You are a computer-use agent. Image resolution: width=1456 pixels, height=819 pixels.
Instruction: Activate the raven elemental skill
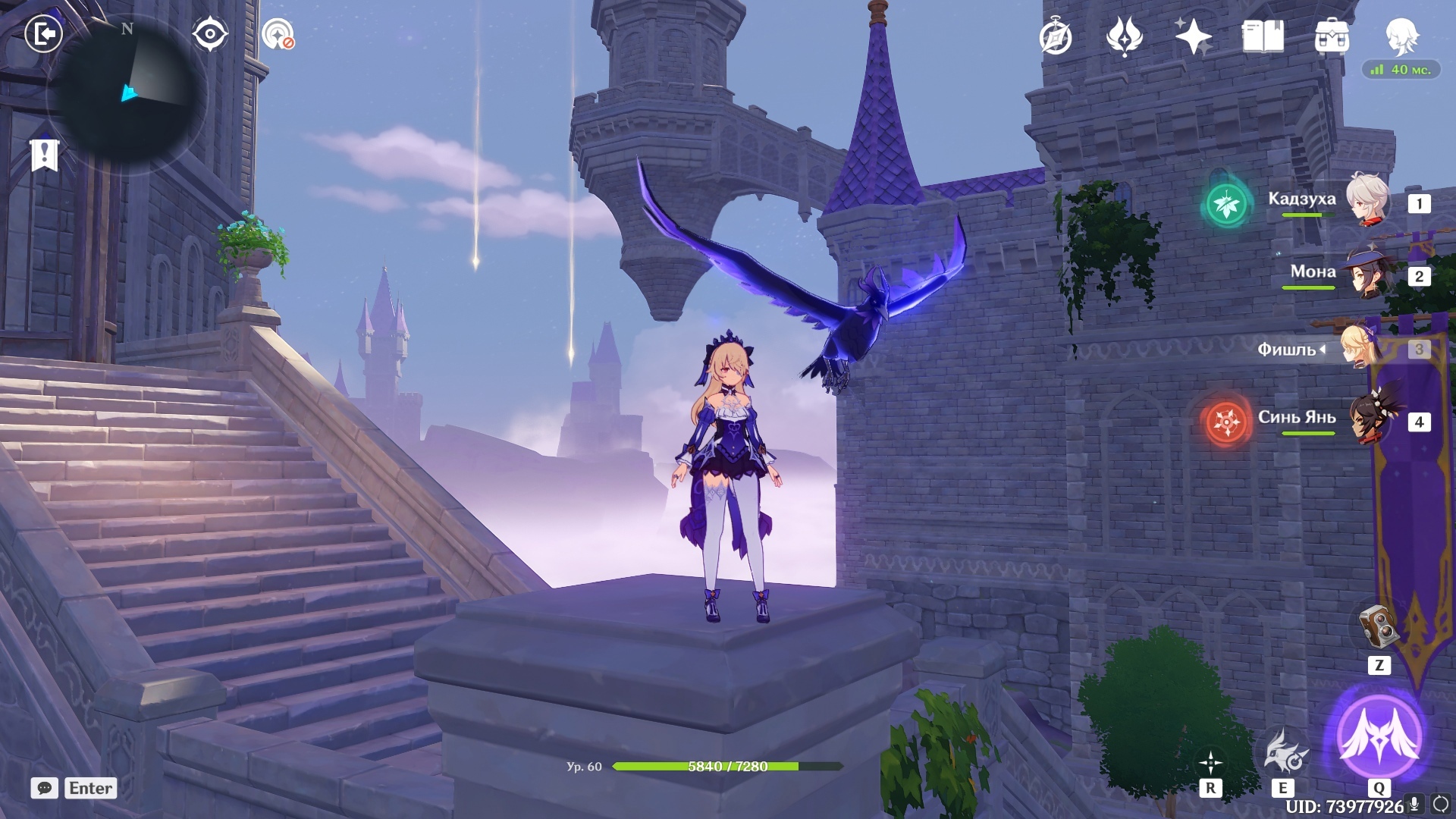pyautogui.click(x=1283, y=752)
